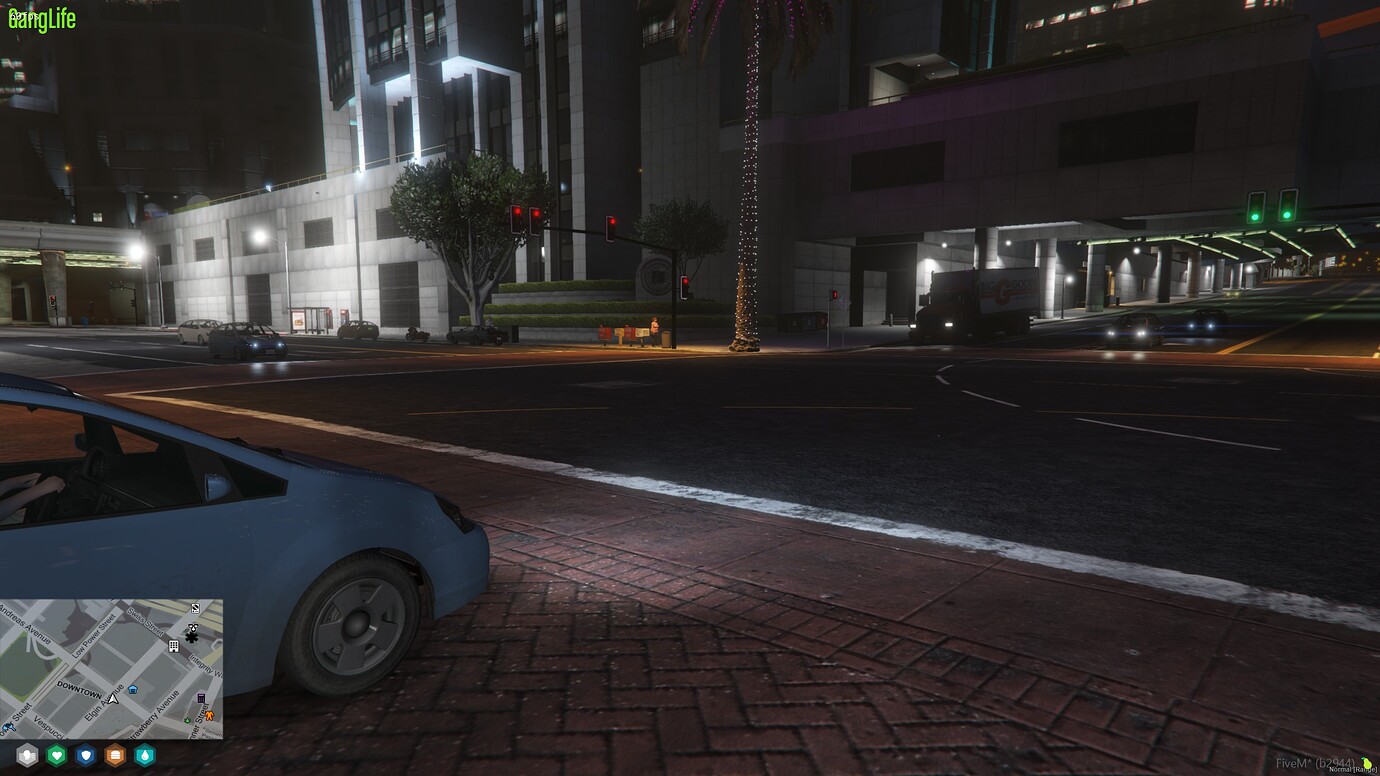This screenshot has height=776, width=1380.
Task: Select the green heart health icon
Action: [x=56, y=755]
